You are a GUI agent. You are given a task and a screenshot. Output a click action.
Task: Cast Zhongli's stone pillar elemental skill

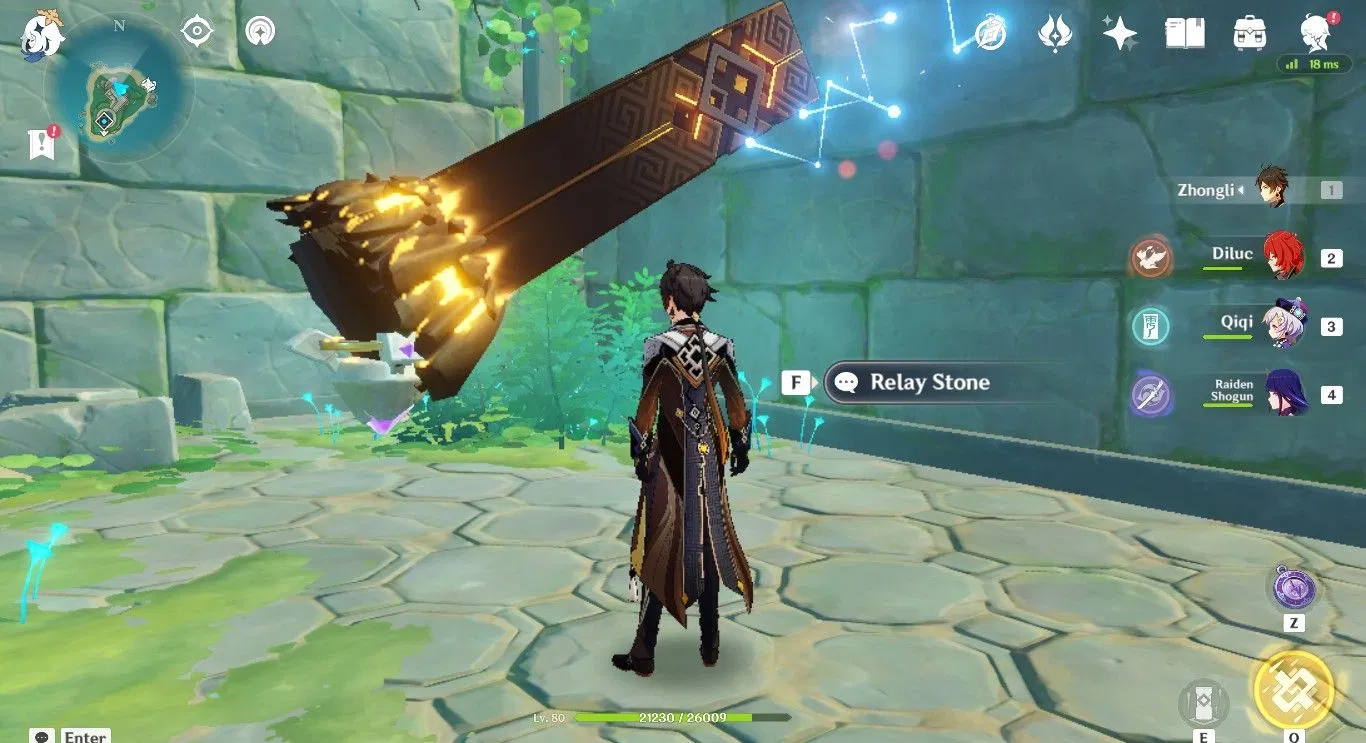(x=1203, y=702)
